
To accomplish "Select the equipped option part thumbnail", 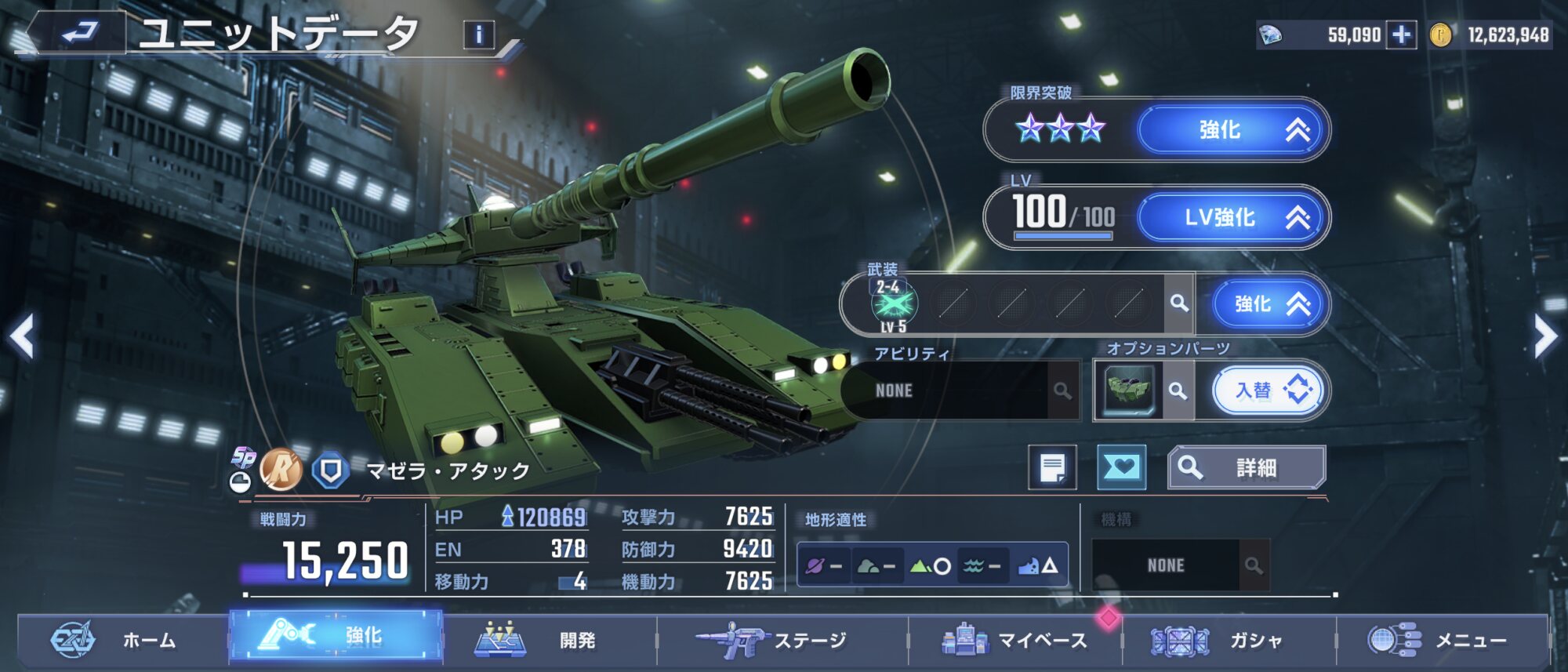I will tap(1128, 390).
